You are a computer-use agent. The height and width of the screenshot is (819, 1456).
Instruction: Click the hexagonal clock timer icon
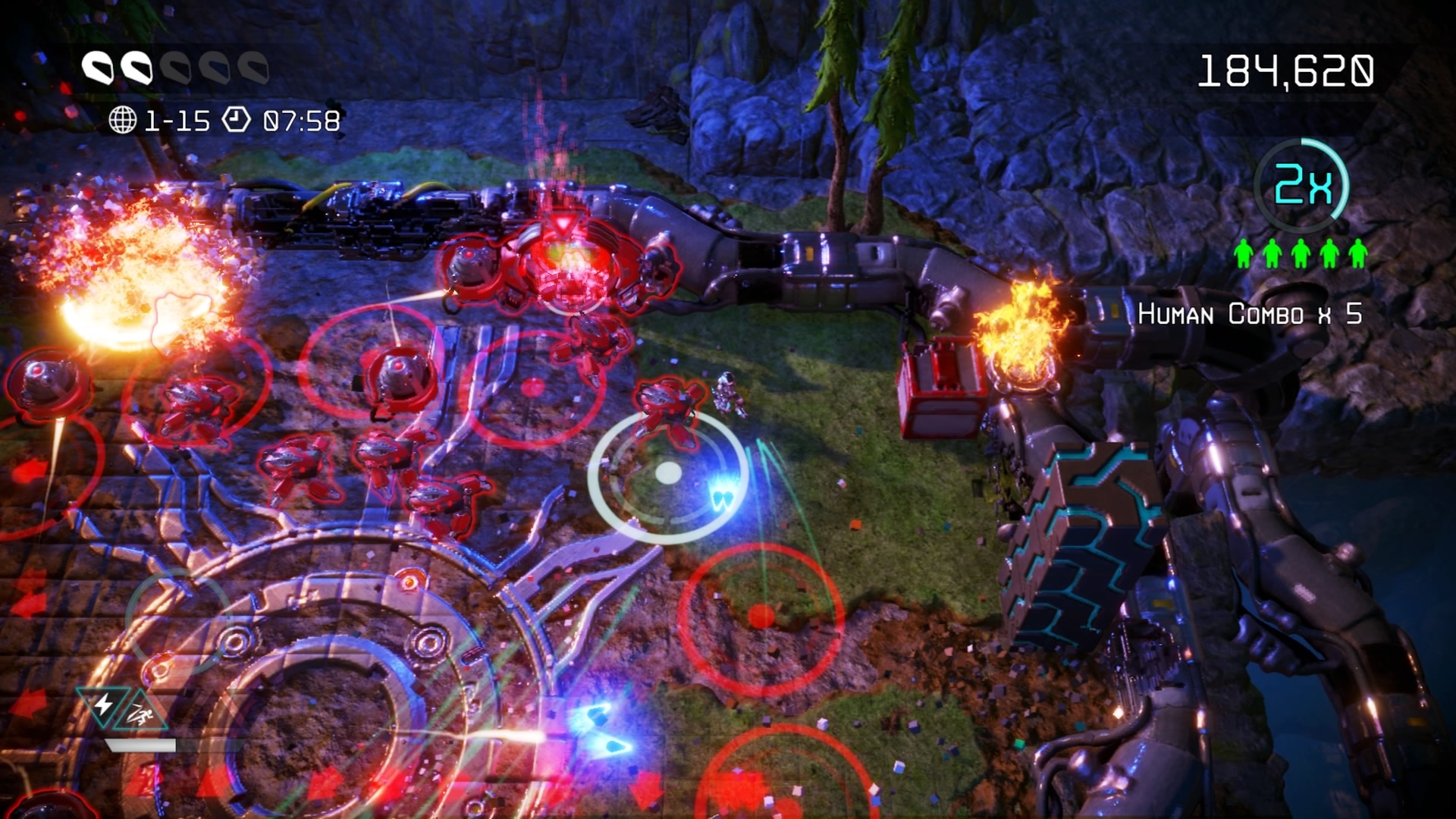tap(237, 118)
